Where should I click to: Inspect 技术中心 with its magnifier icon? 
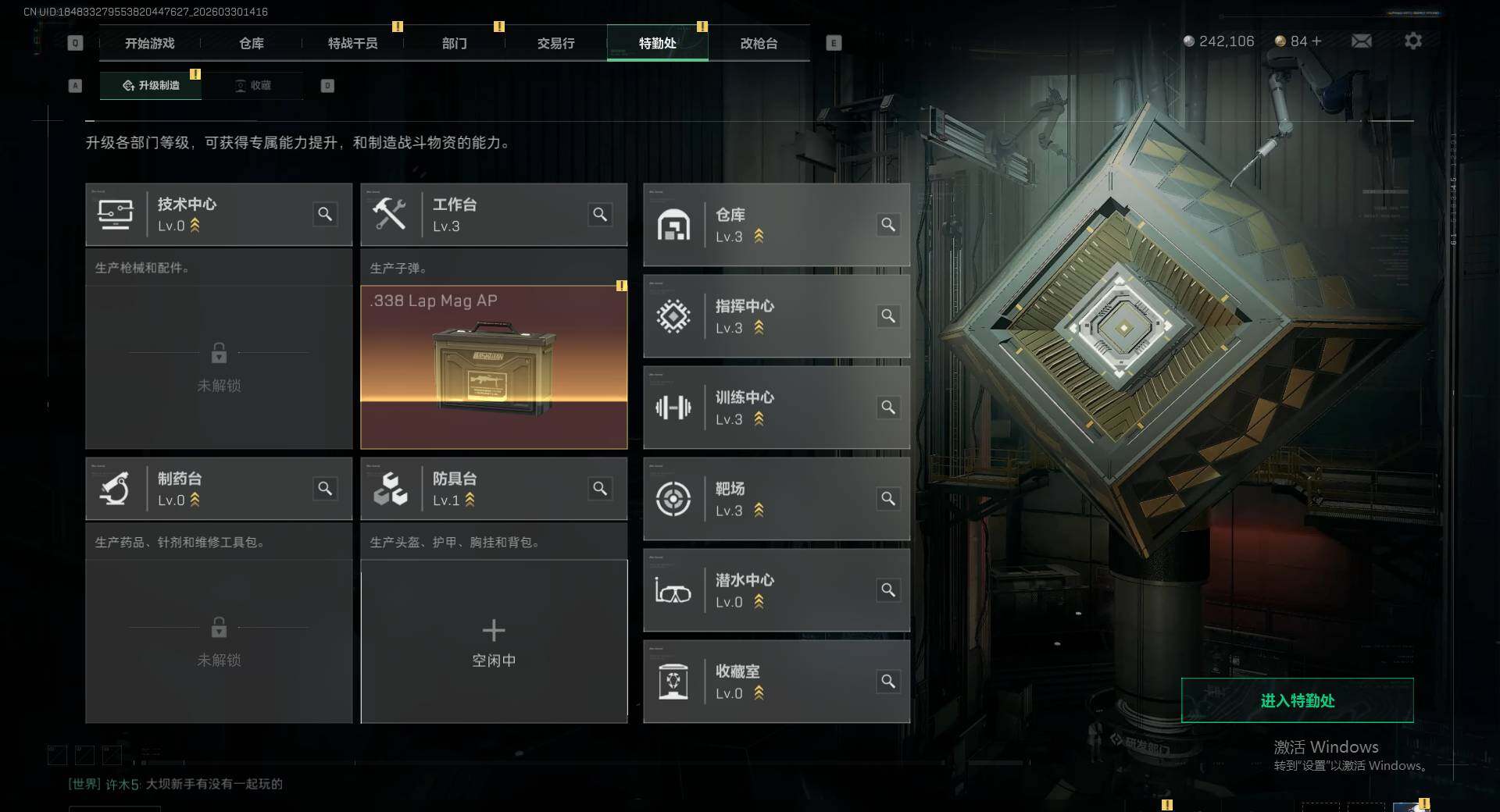pos(325,214)
